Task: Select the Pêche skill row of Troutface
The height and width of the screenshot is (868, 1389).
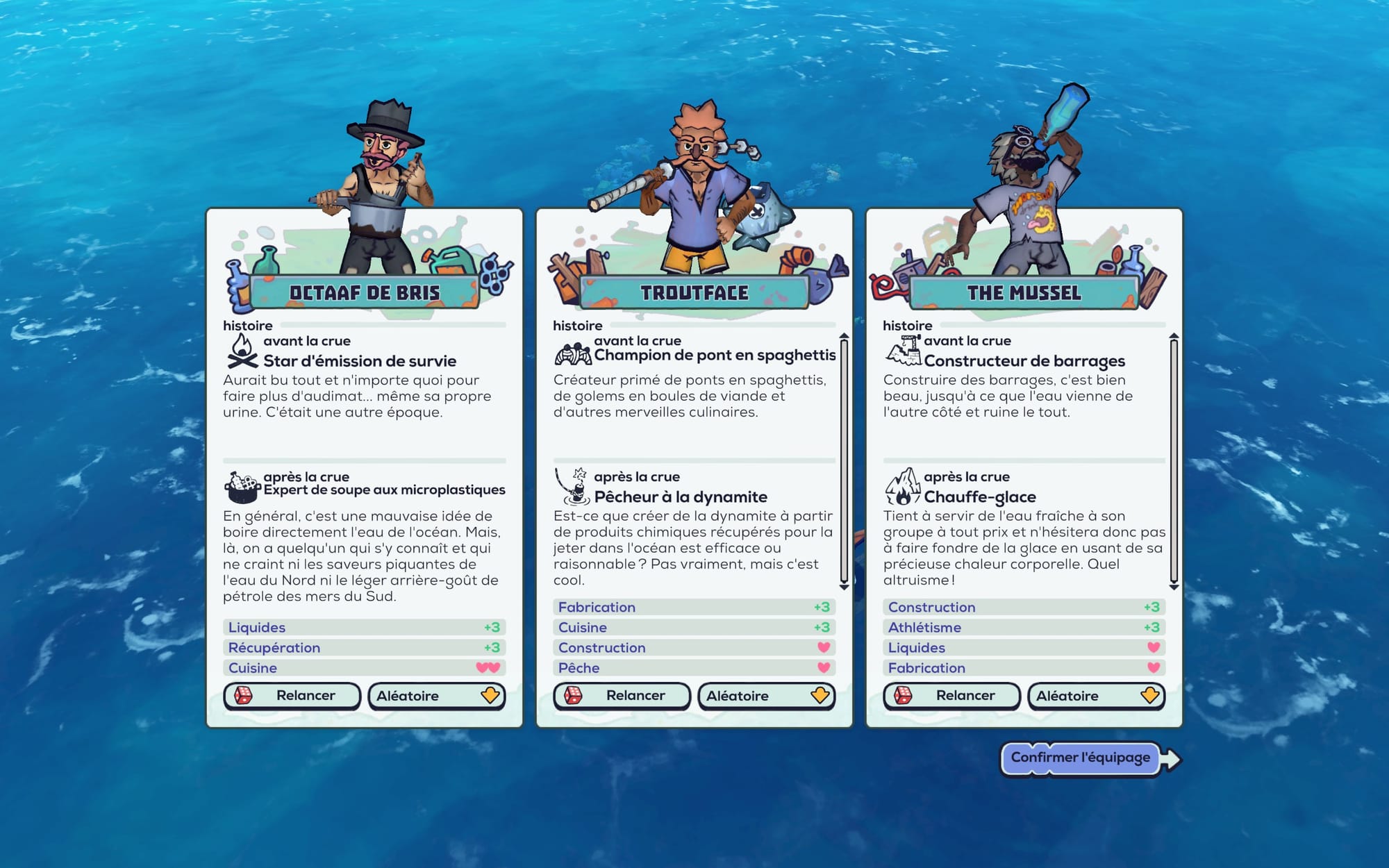Action: coord(694,668)
